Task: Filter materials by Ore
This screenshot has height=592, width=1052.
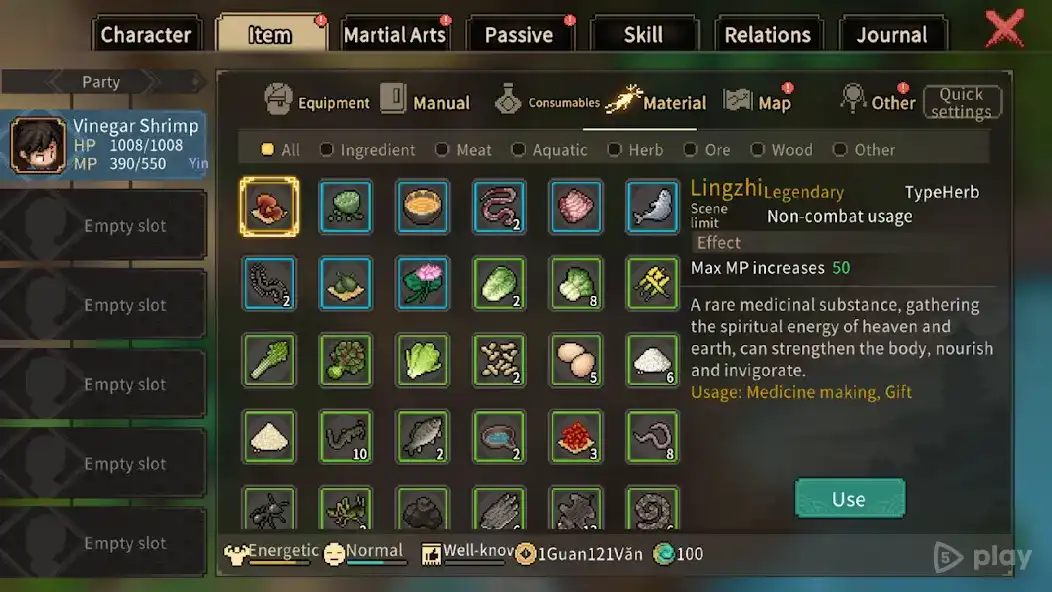Action: [x=707, y=150]
